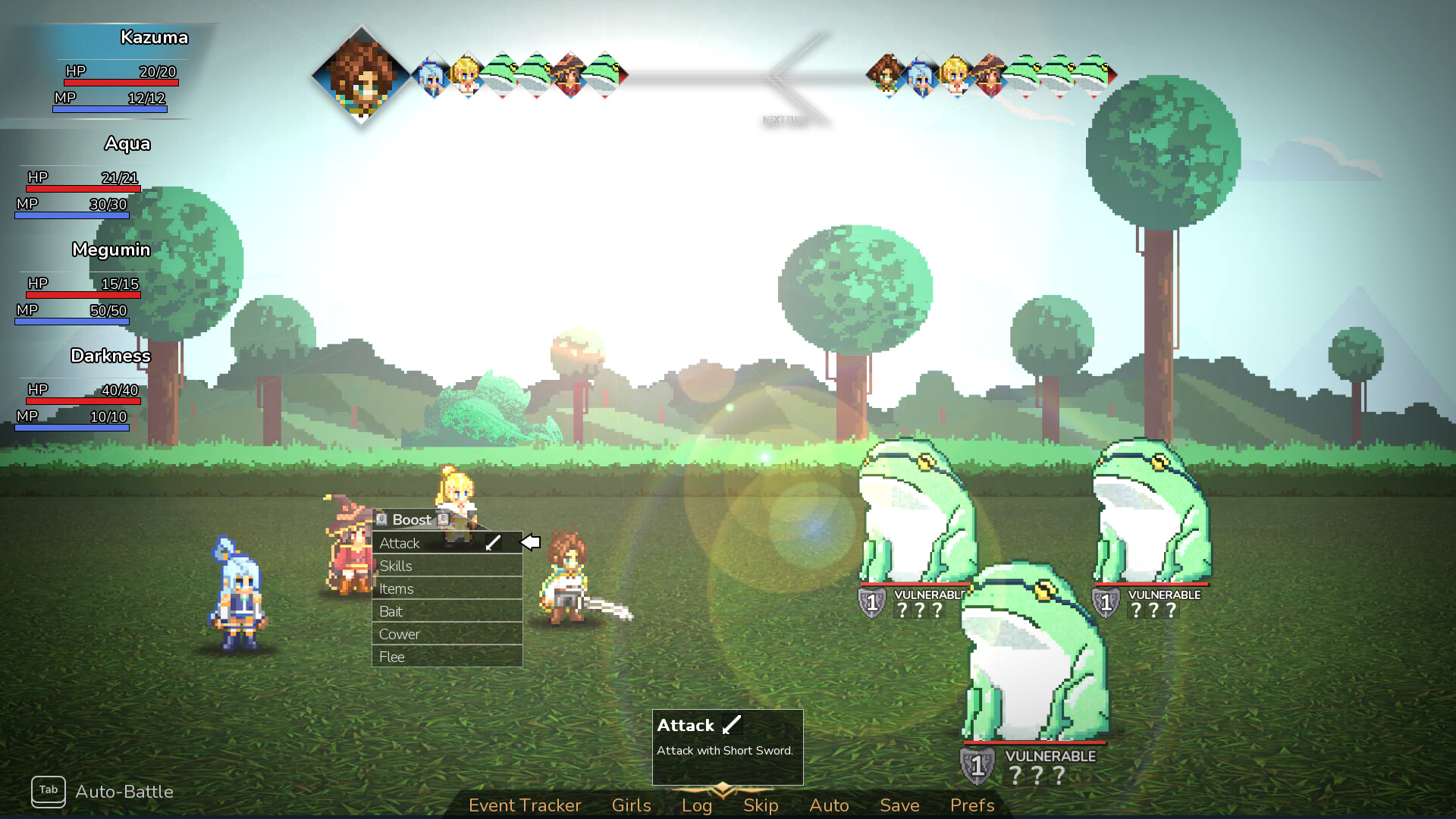Click the sword icon beside the Attack command
The height and width of the screenshot is (819, 1456).
click(x=494, y=541)
